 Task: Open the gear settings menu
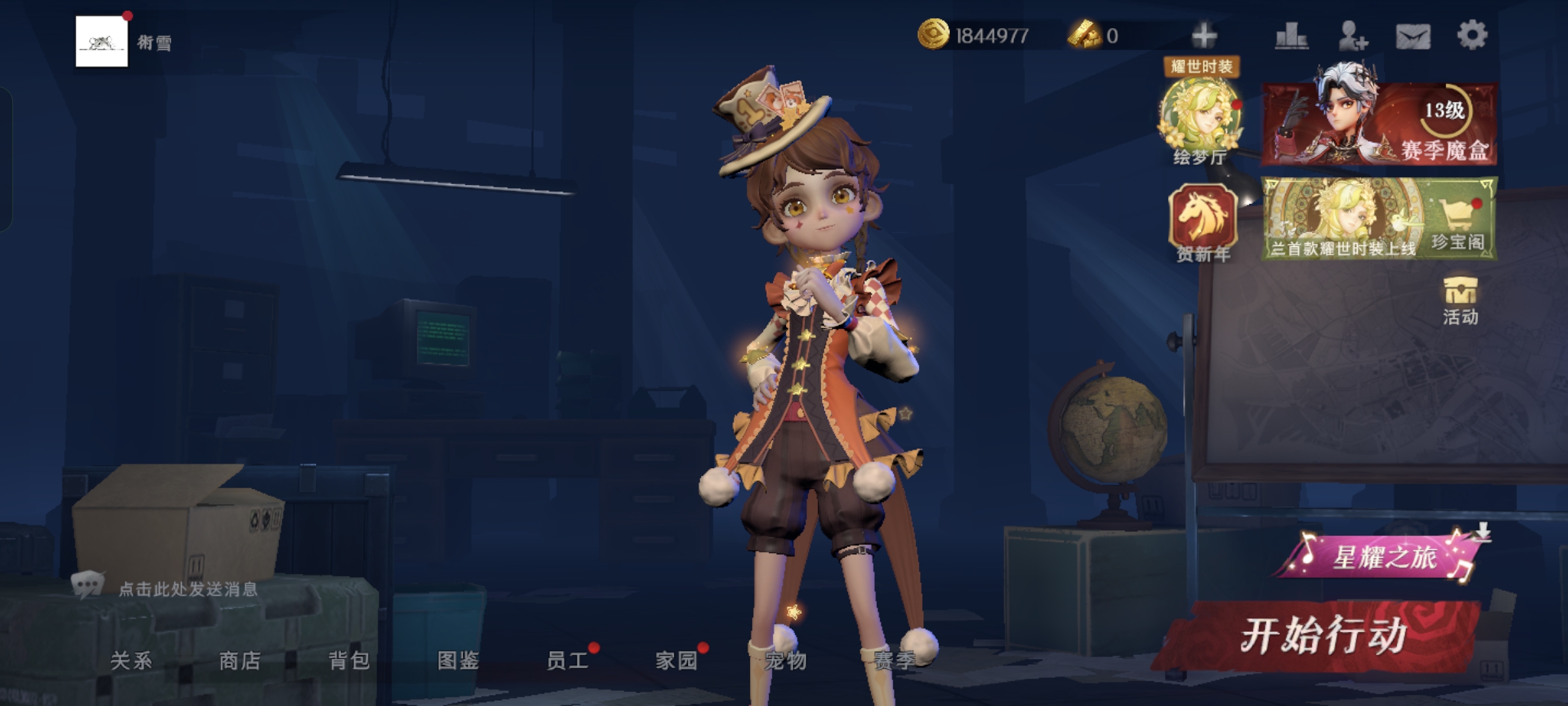tap(1472, 35)
